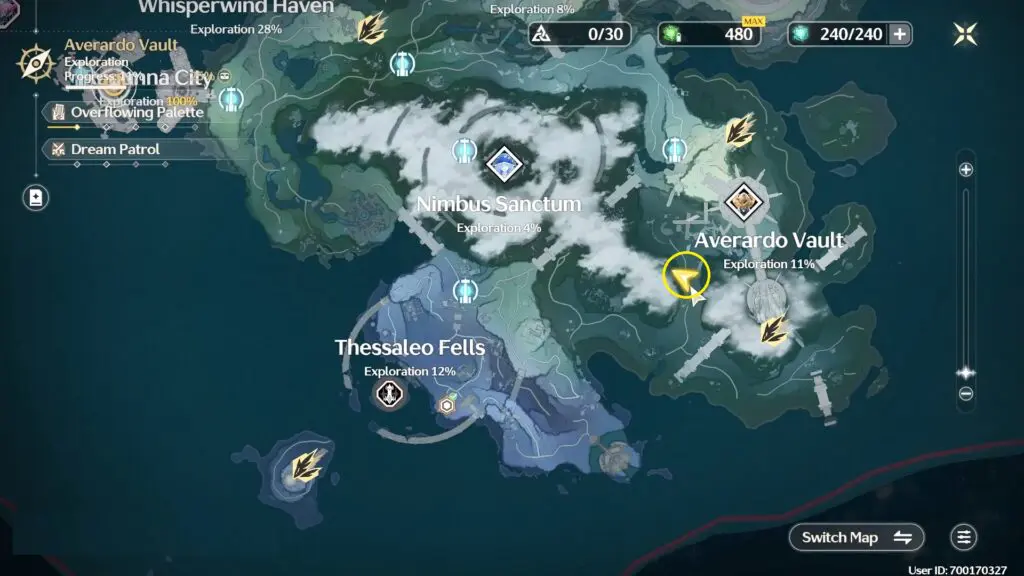The image size is (1024, 576).
Task: Open Averardo Vault exploration progress compass
Action: pos(36,63)
